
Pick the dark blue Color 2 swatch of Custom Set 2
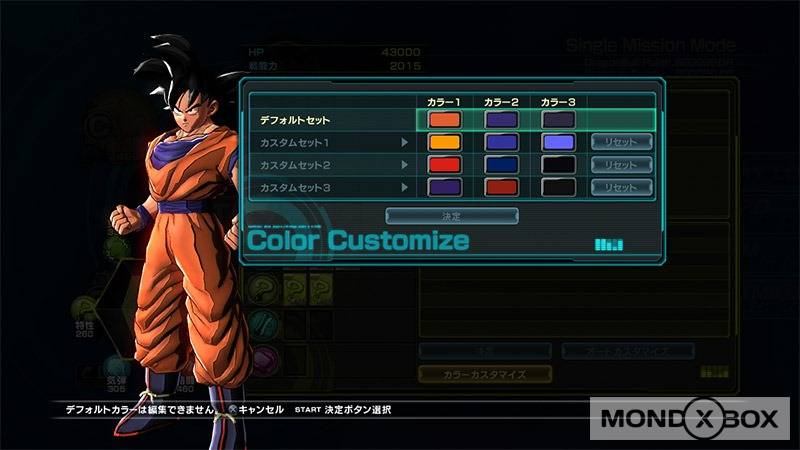[x=501, y=164]
